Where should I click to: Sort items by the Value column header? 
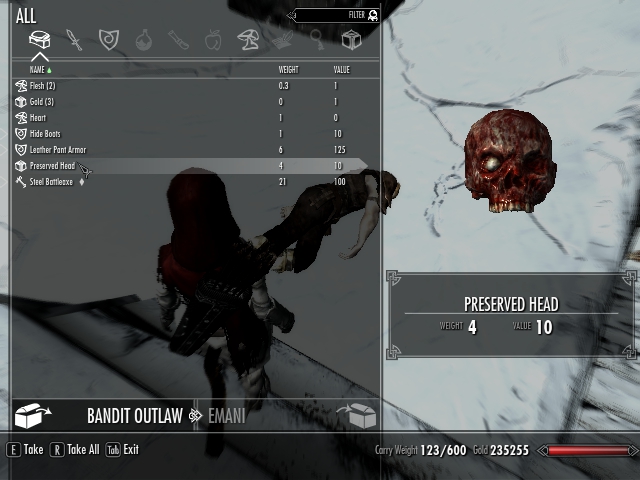pos(341,70)
